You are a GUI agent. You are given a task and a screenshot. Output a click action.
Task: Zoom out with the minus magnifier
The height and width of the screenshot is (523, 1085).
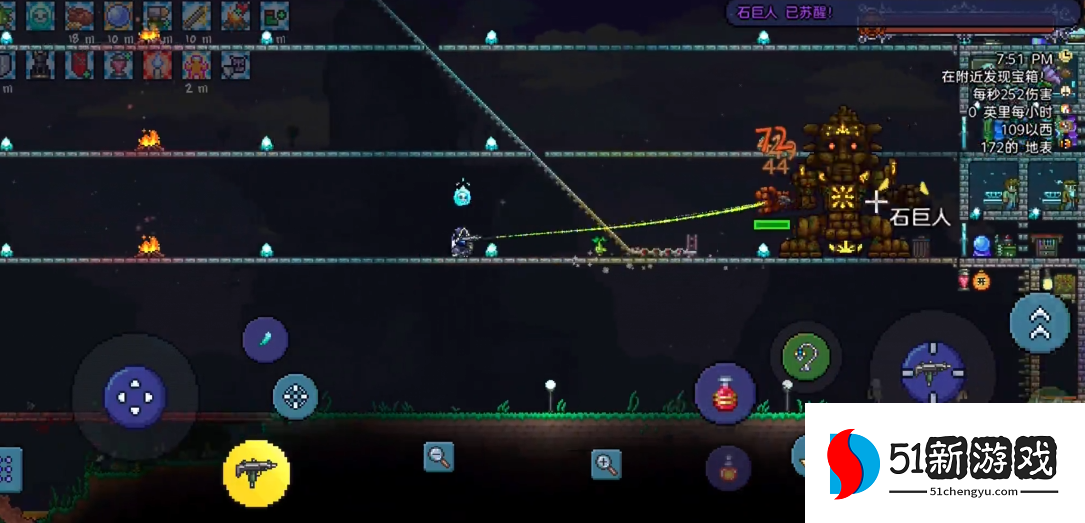[x=438, y=457]
